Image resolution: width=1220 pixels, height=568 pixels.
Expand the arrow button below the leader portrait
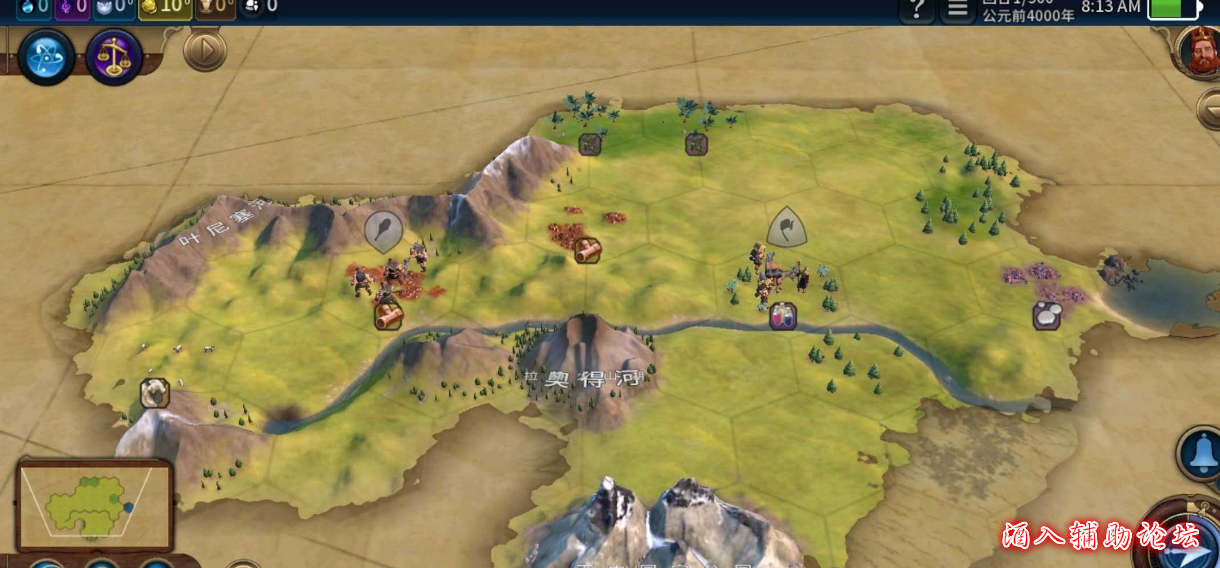tap(1210, 106)
